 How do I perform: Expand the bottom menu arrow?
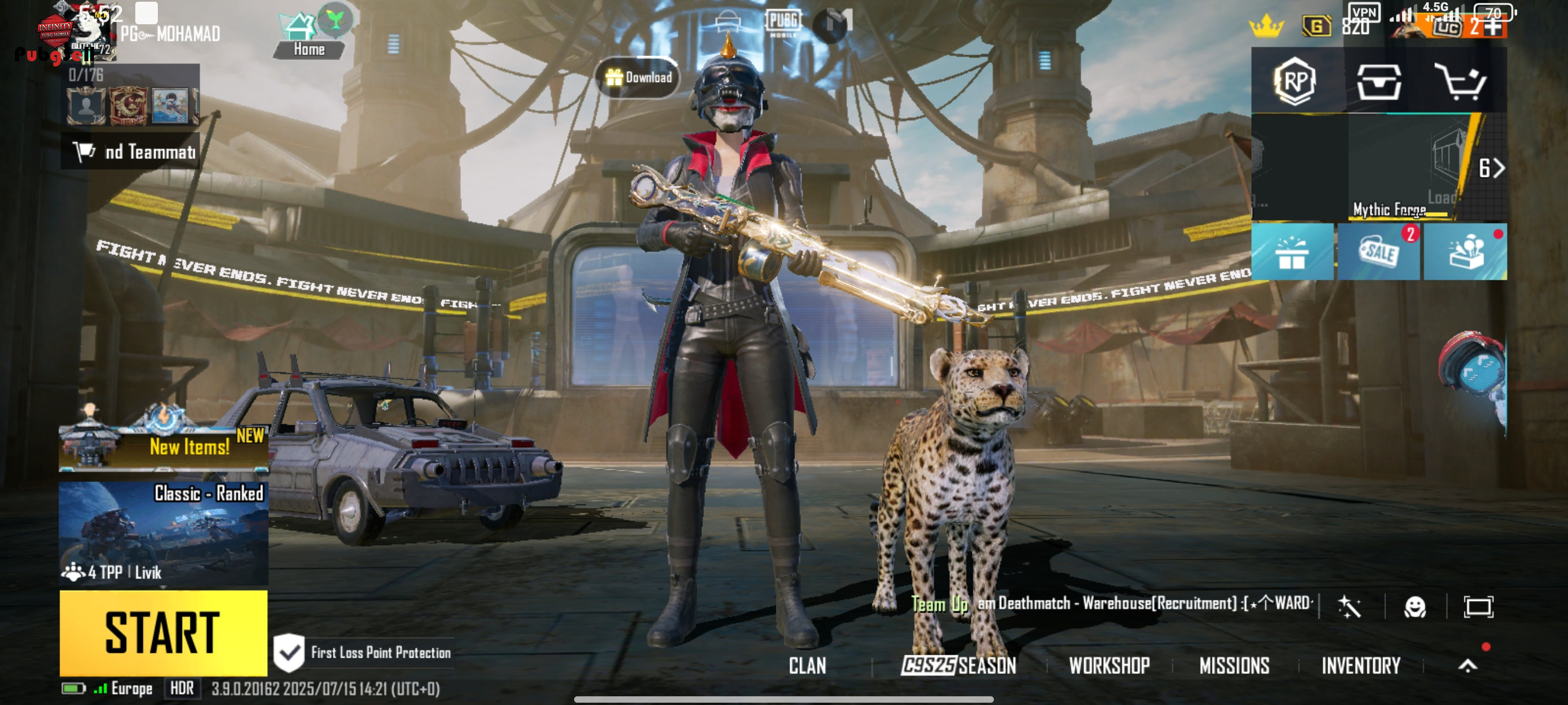(x=1467, y=666)
